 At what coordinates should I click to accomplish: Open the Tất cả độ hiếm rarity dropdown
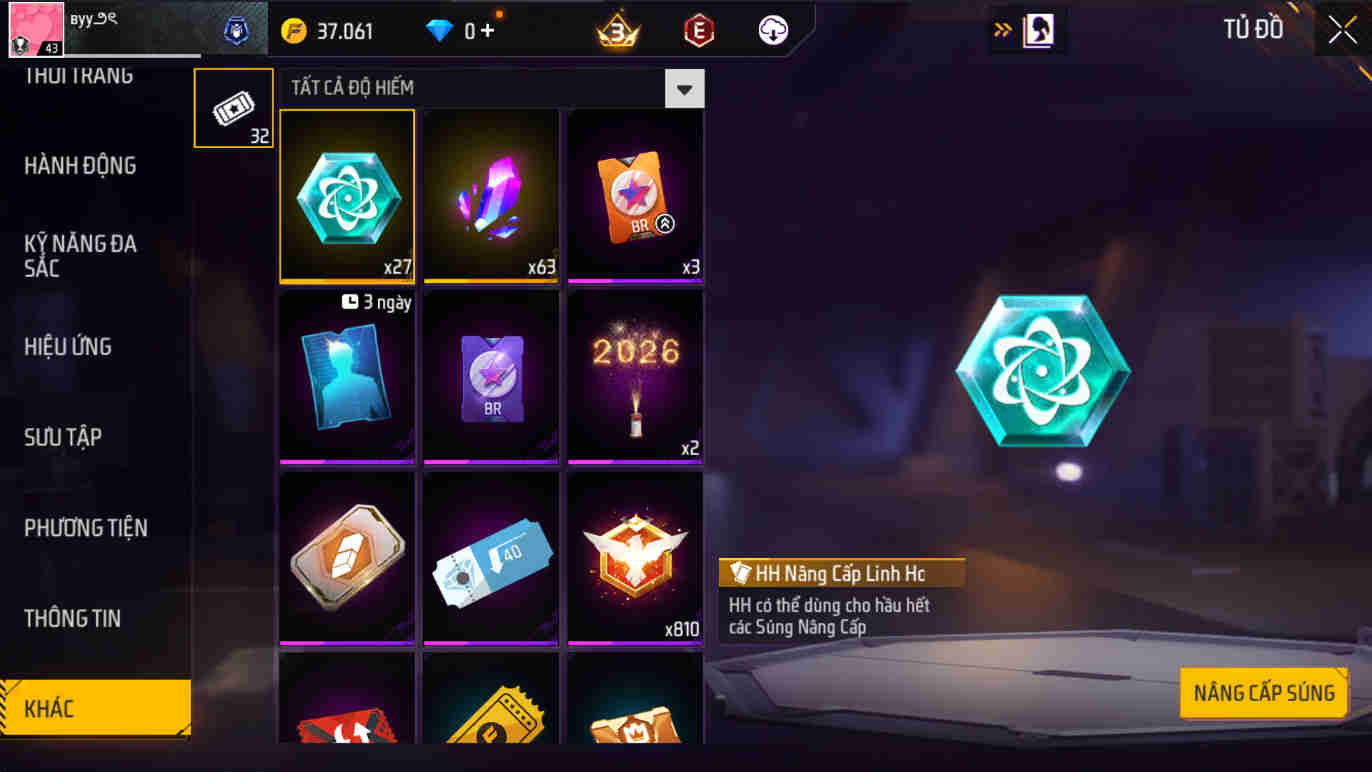684,88
